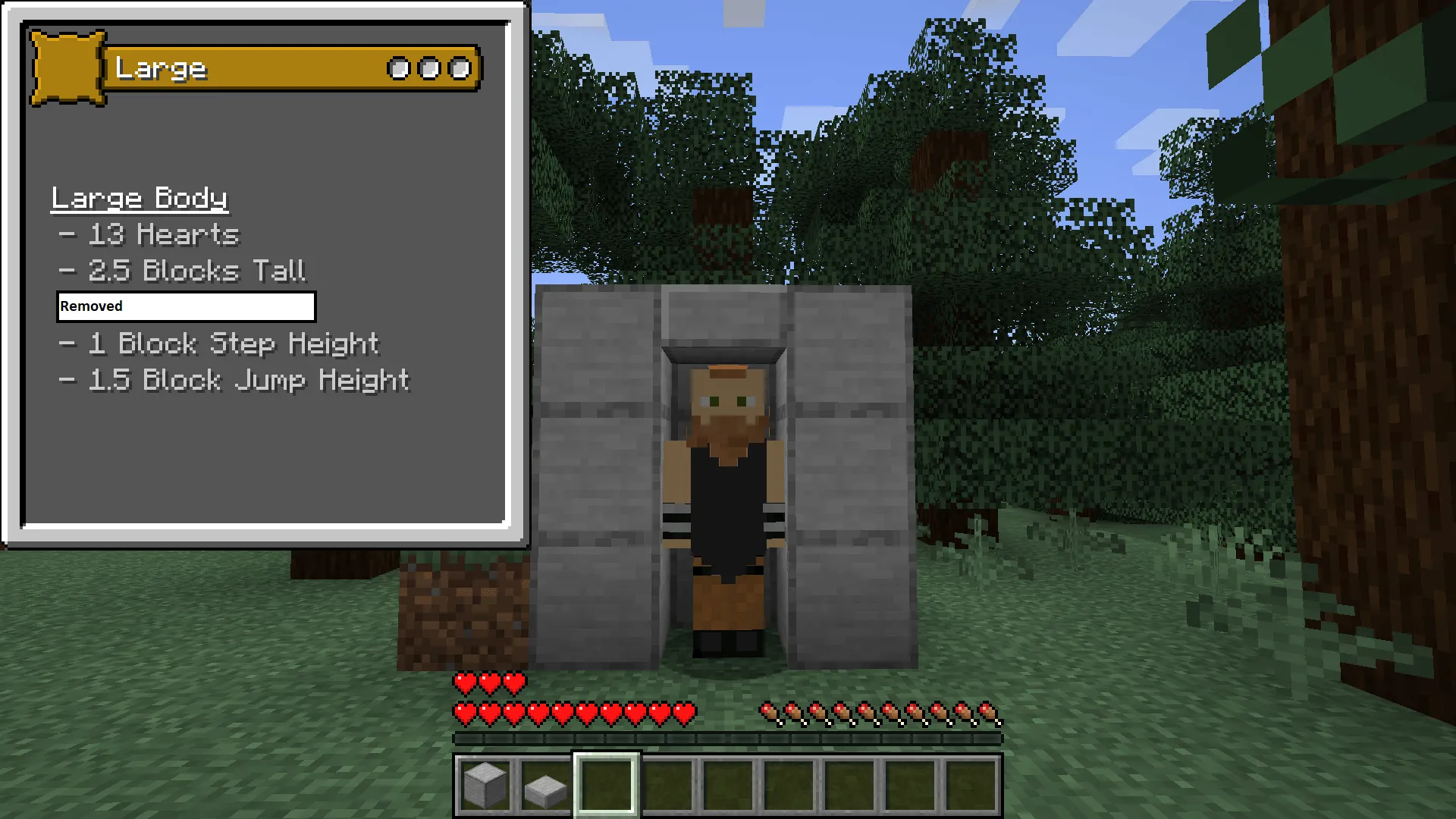
Task: Click the 'Large' title banner
Action: coord(227,68)
